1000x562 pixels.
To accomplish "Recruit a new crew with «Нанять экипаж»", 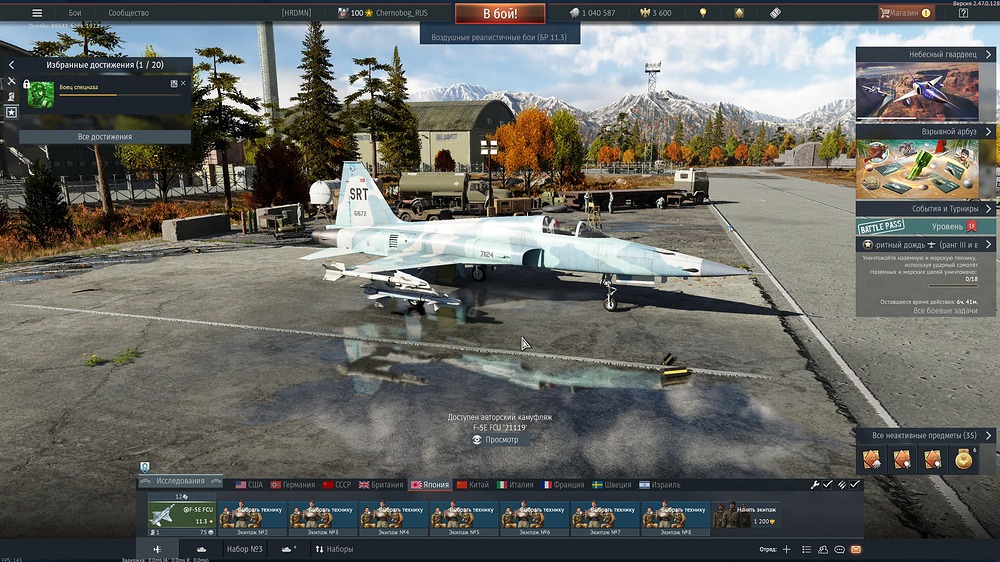I will (747, 513).
